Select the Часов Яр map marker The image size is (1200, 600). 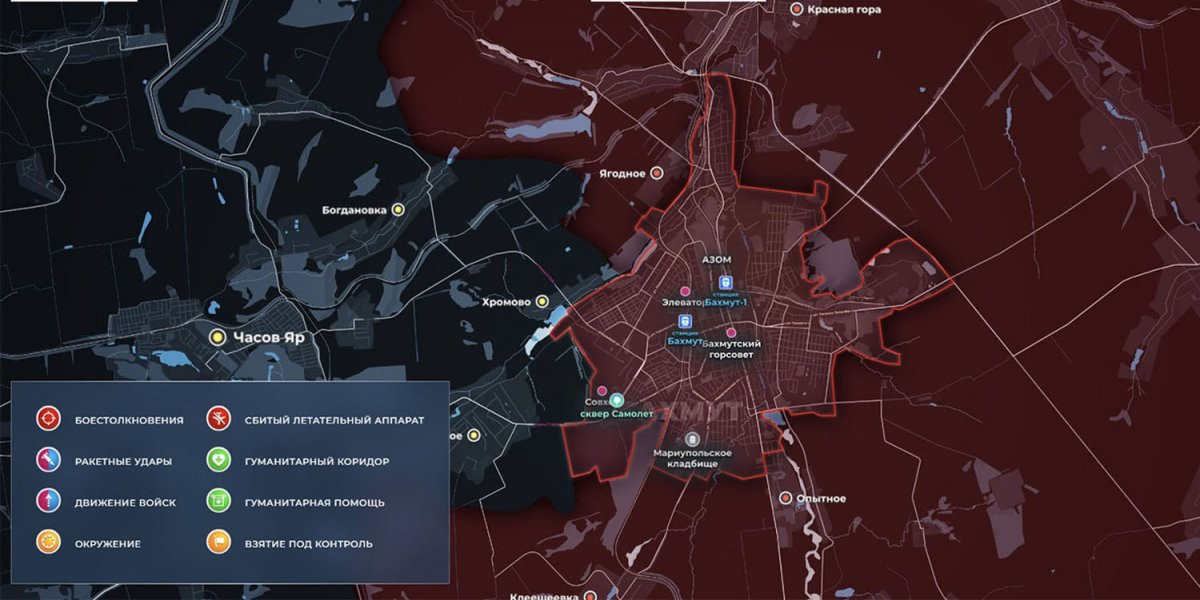[x=215, y=338]
